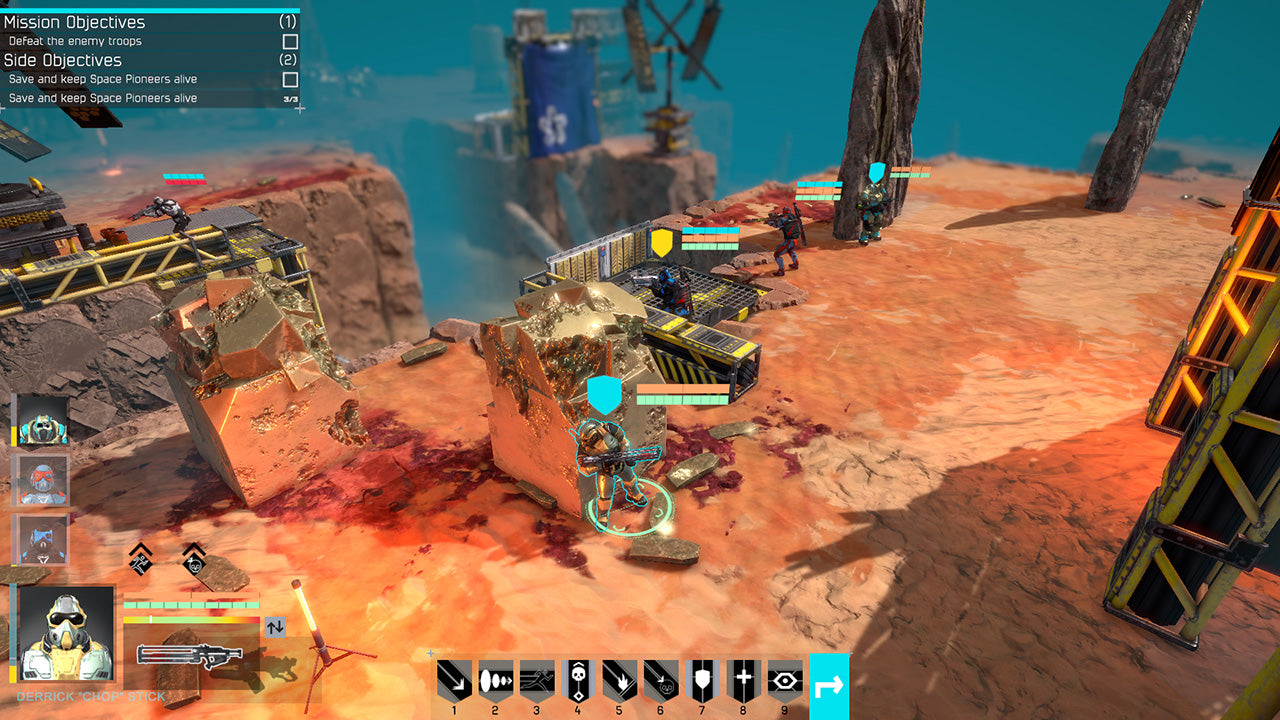The image size is (1280, 720).
Task: Expand the Side Objectives header
Action: tap(63, 60)
